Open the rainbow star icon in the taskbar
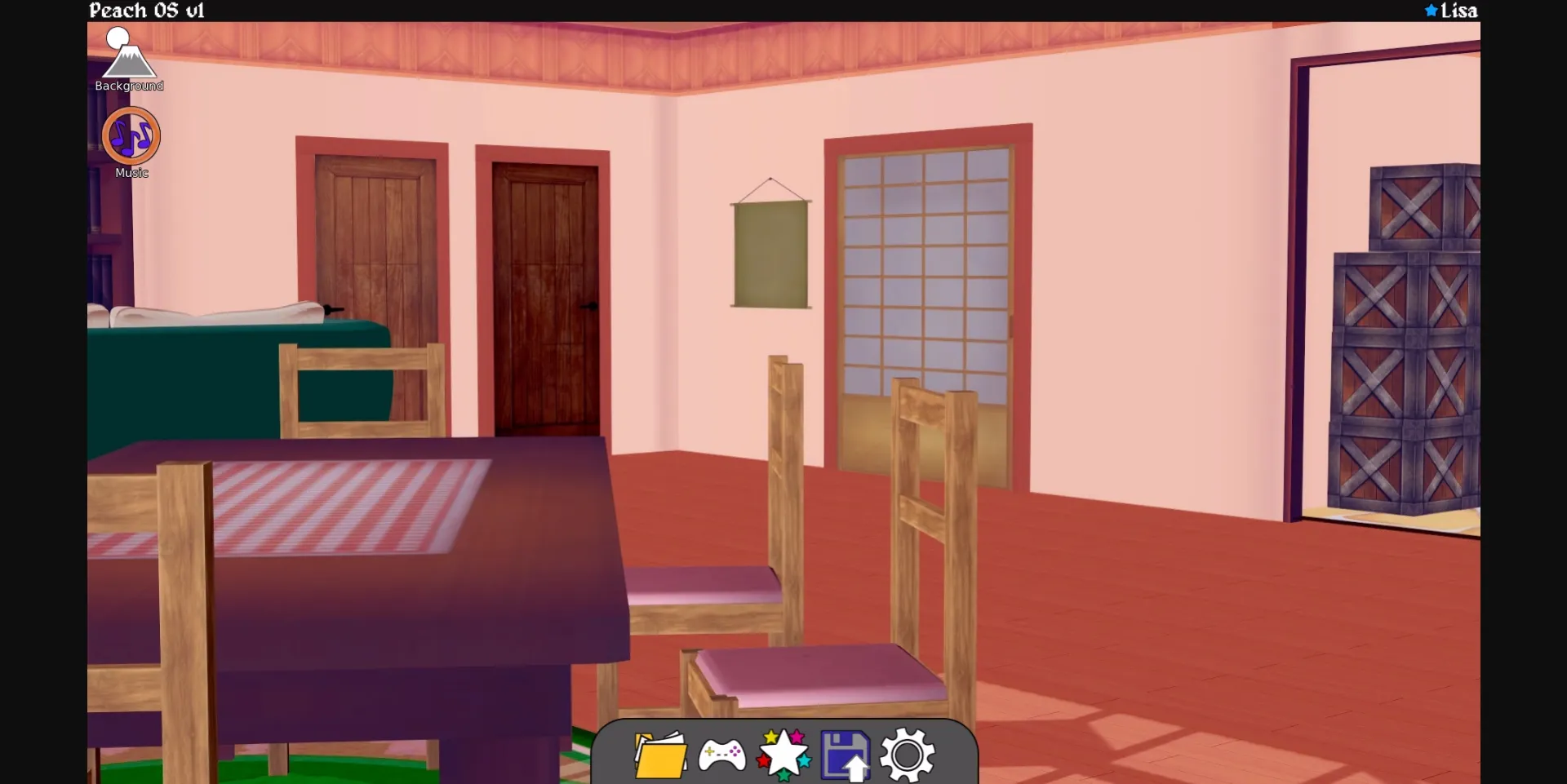 tap(785, 756)
